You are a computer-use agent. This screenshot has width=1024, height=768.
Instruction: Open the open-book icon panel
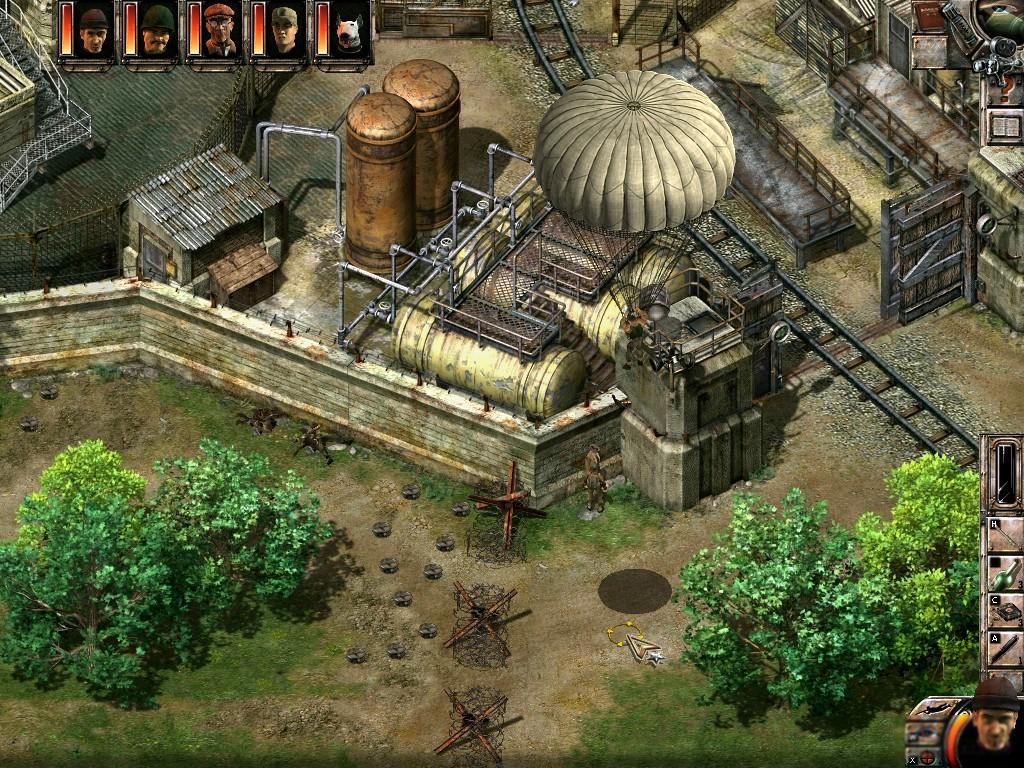pyautogui.click(x=1003, y=127)
